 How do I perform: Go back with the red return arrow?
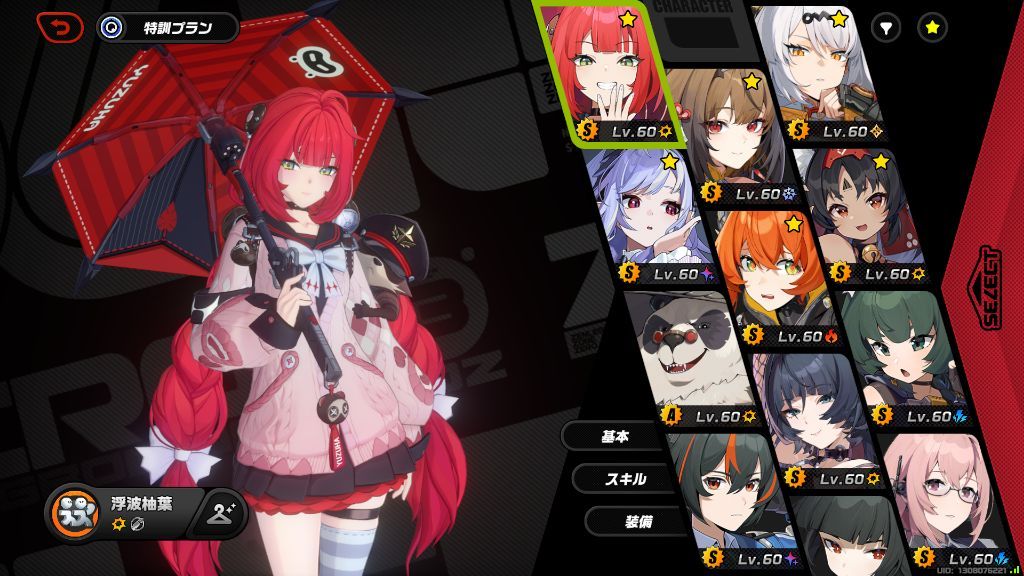pyautogui.click(x=60, y=27)
